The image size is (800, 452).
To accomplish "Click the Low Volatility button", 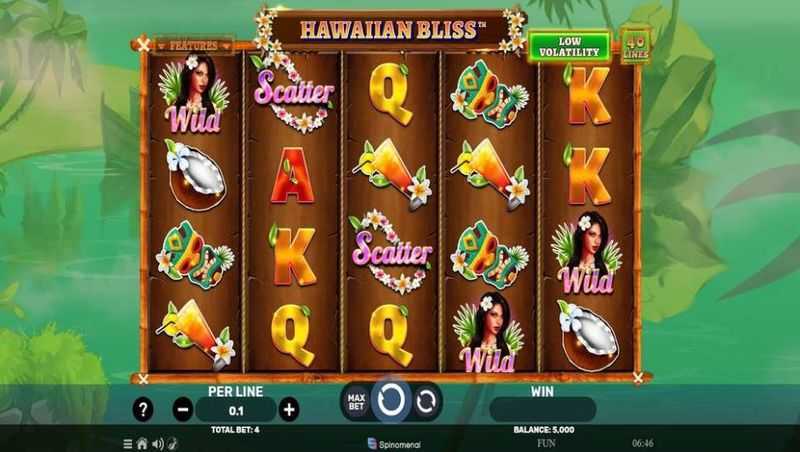I will tap(568, 46).
